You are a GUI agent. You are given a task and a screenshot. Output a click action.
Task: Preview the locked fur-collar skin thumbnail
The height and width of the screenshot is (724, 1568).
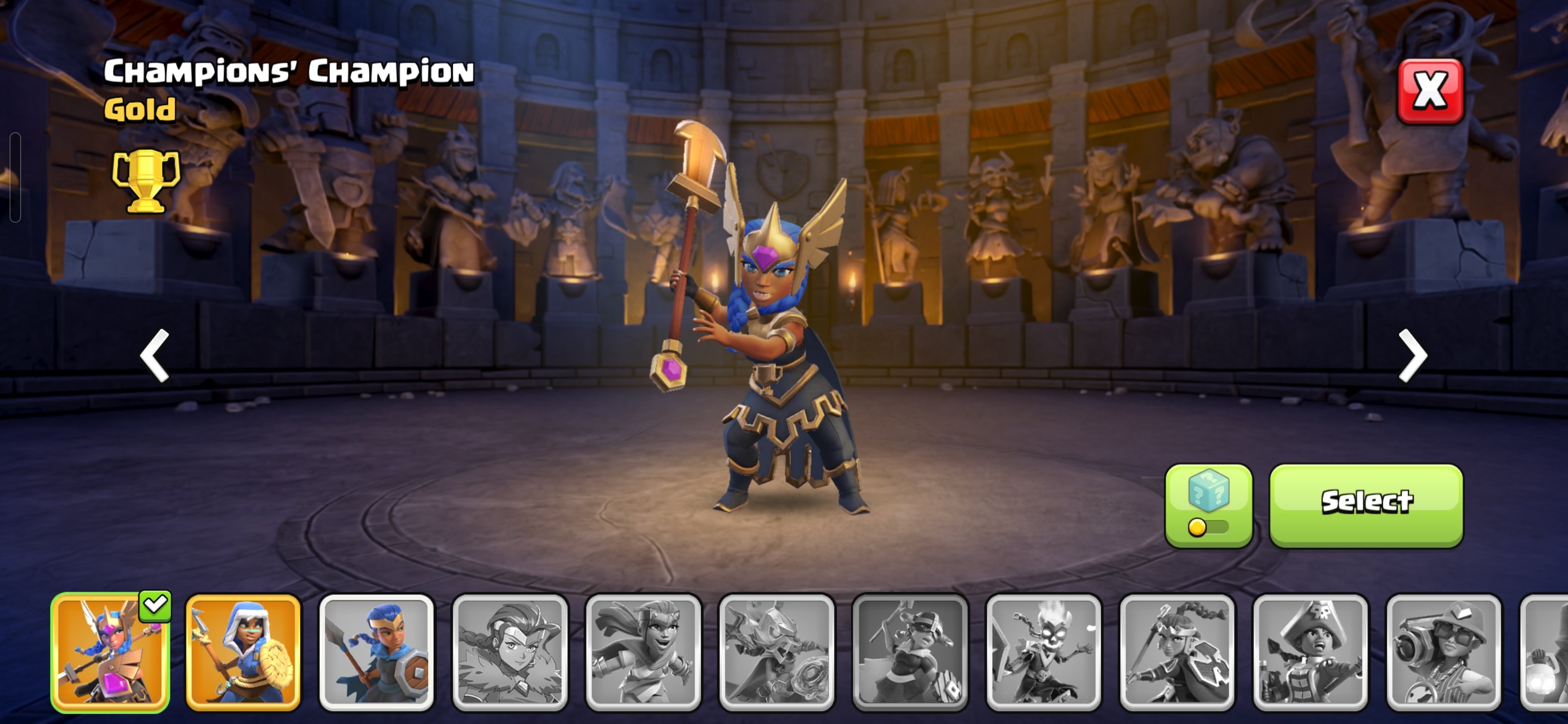510,652
